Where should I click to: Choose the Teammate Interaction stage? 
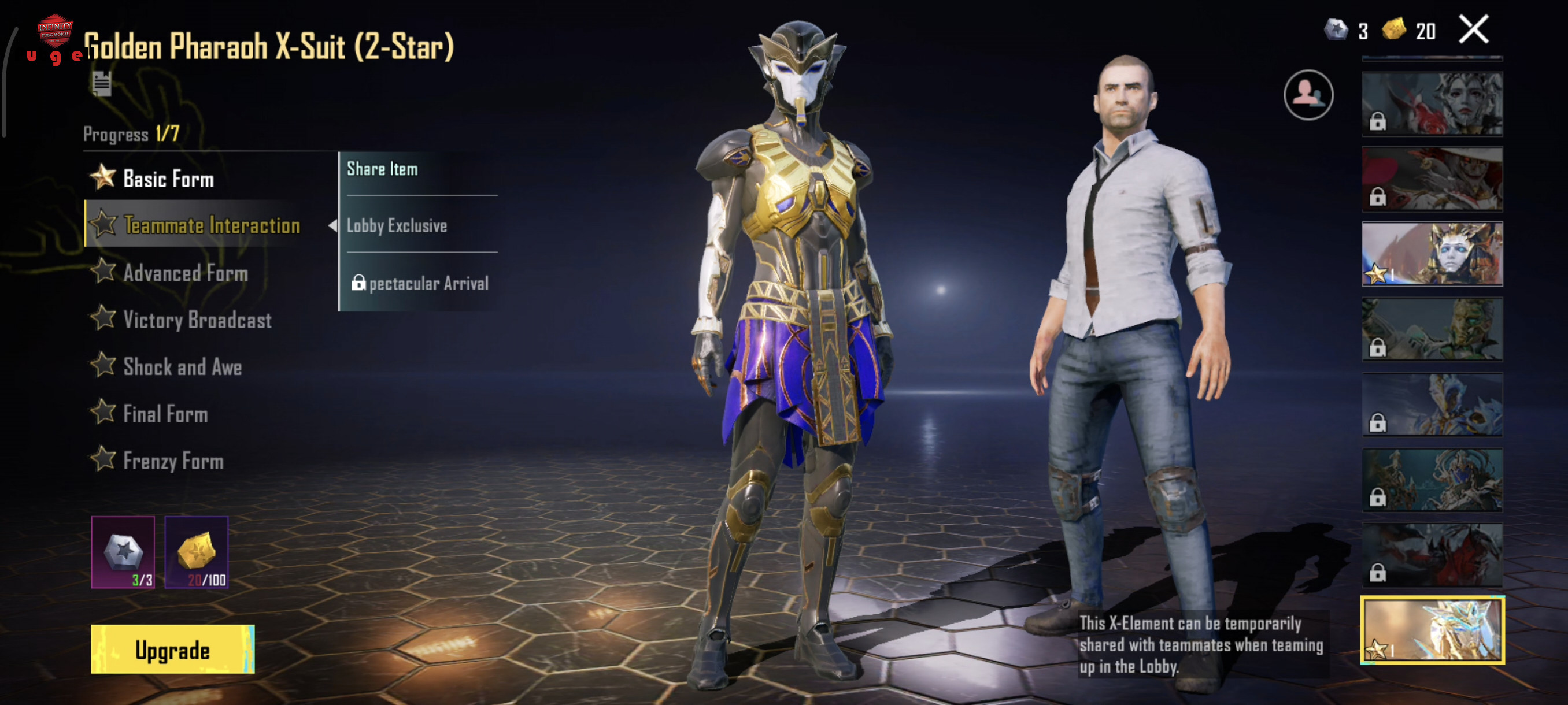[210, 225]
